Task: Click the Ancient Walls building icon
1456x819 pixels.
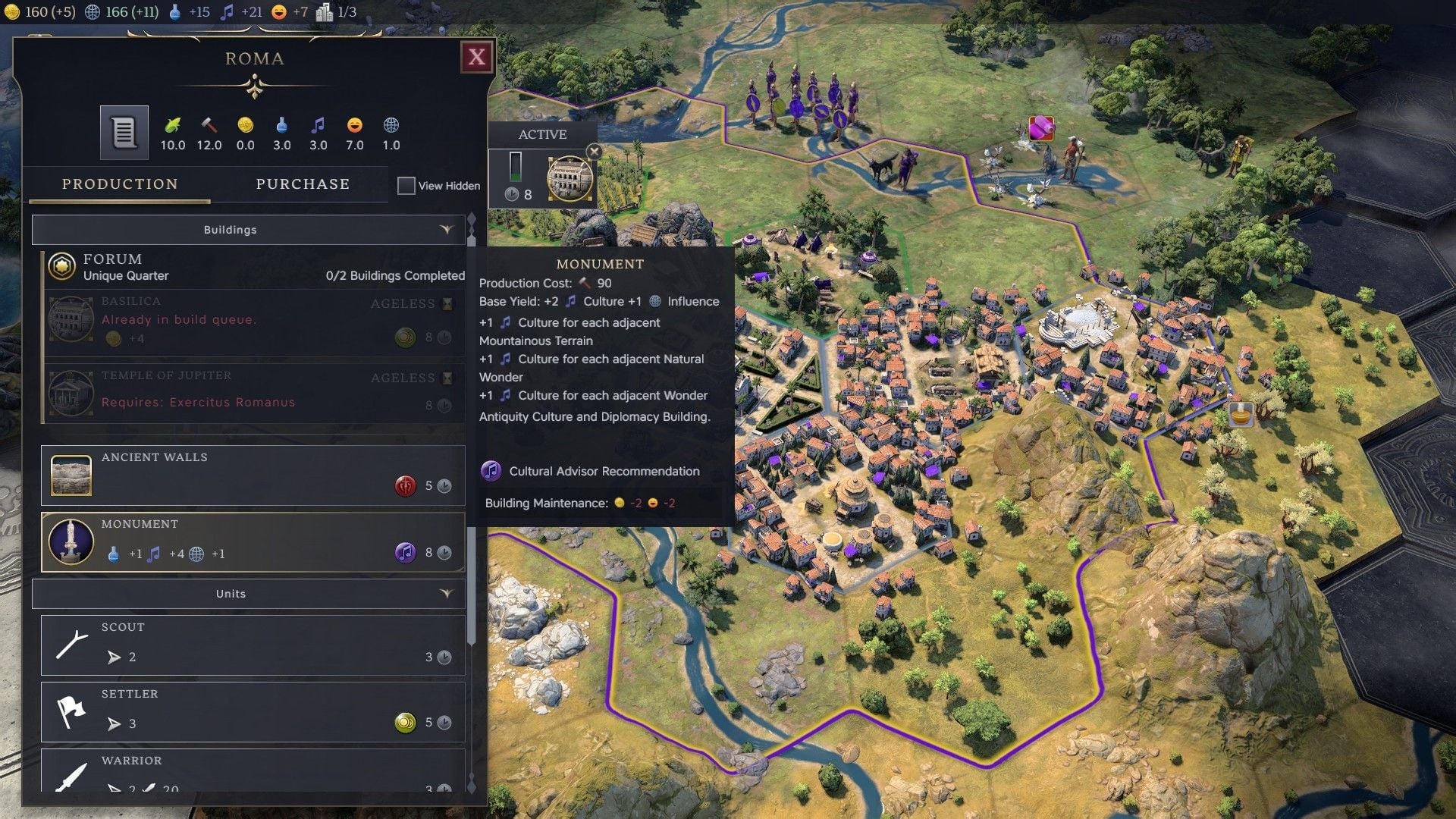Action: 71,475
